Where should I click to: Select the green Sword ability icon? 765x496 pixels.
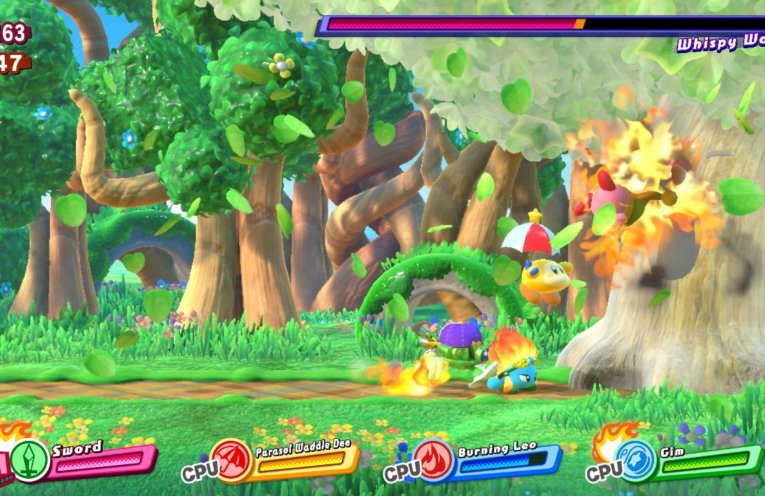[x=30, y=461]
